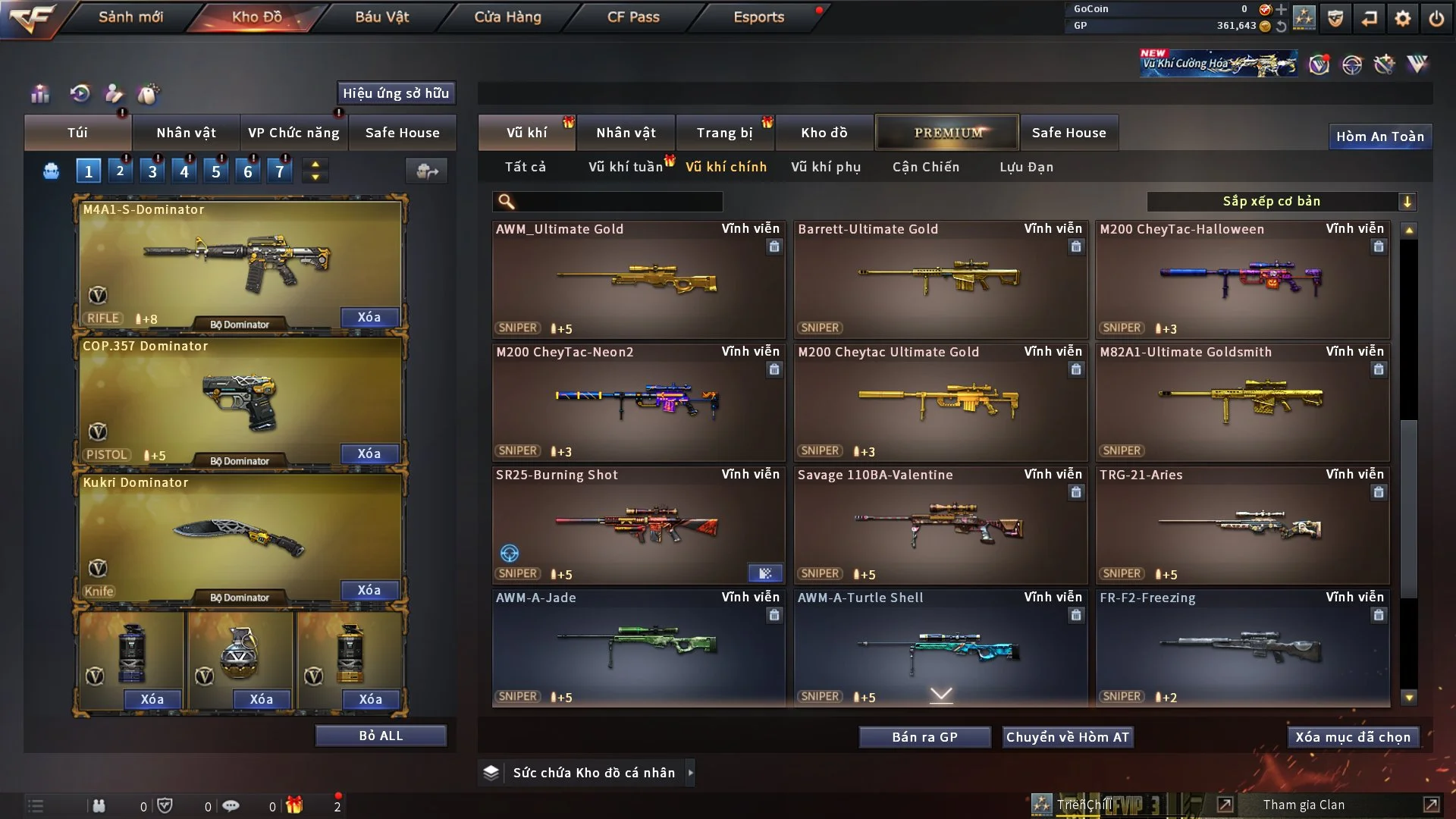Remove all equipped items with Bỏ ALL
This screenshot has width=1456, height=819.
click(x=381, y=736)
